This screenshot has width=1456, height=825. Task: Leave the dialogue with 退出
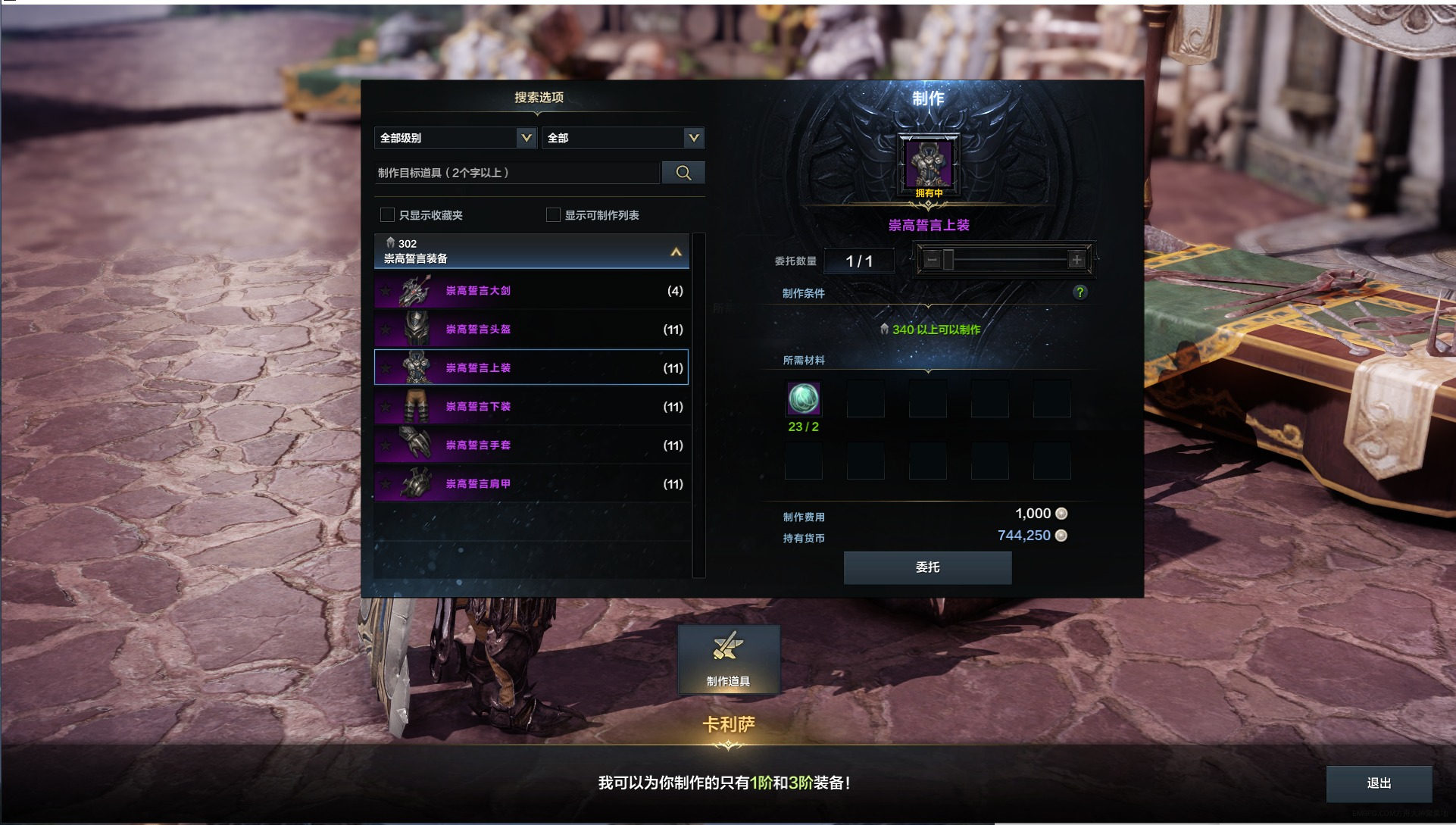click(x=1379, y=783)
